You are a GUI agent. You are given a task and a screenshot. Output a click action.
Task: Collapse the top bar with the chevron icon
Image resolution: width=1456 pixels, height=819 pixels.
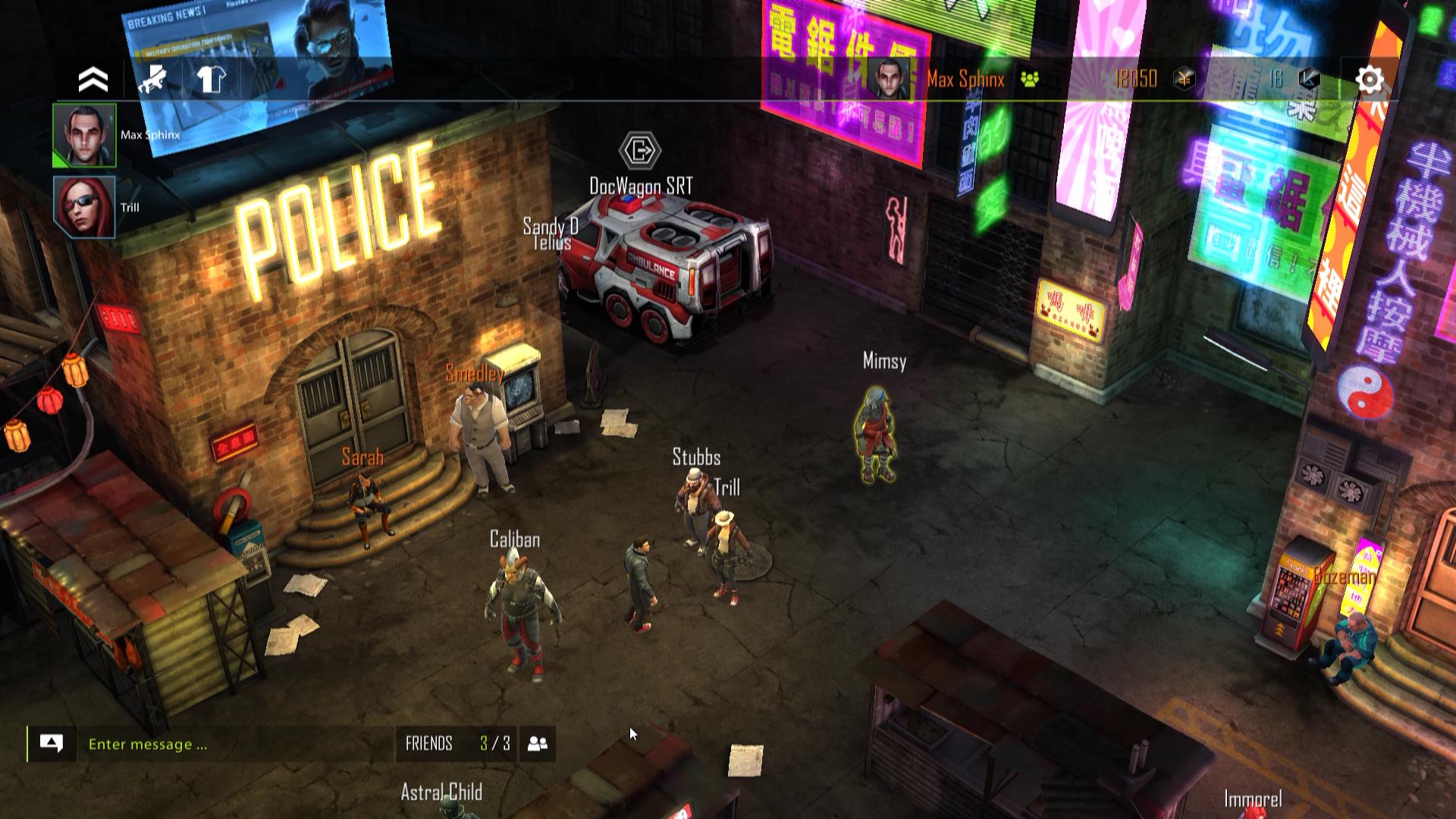[x=93, y=80]
